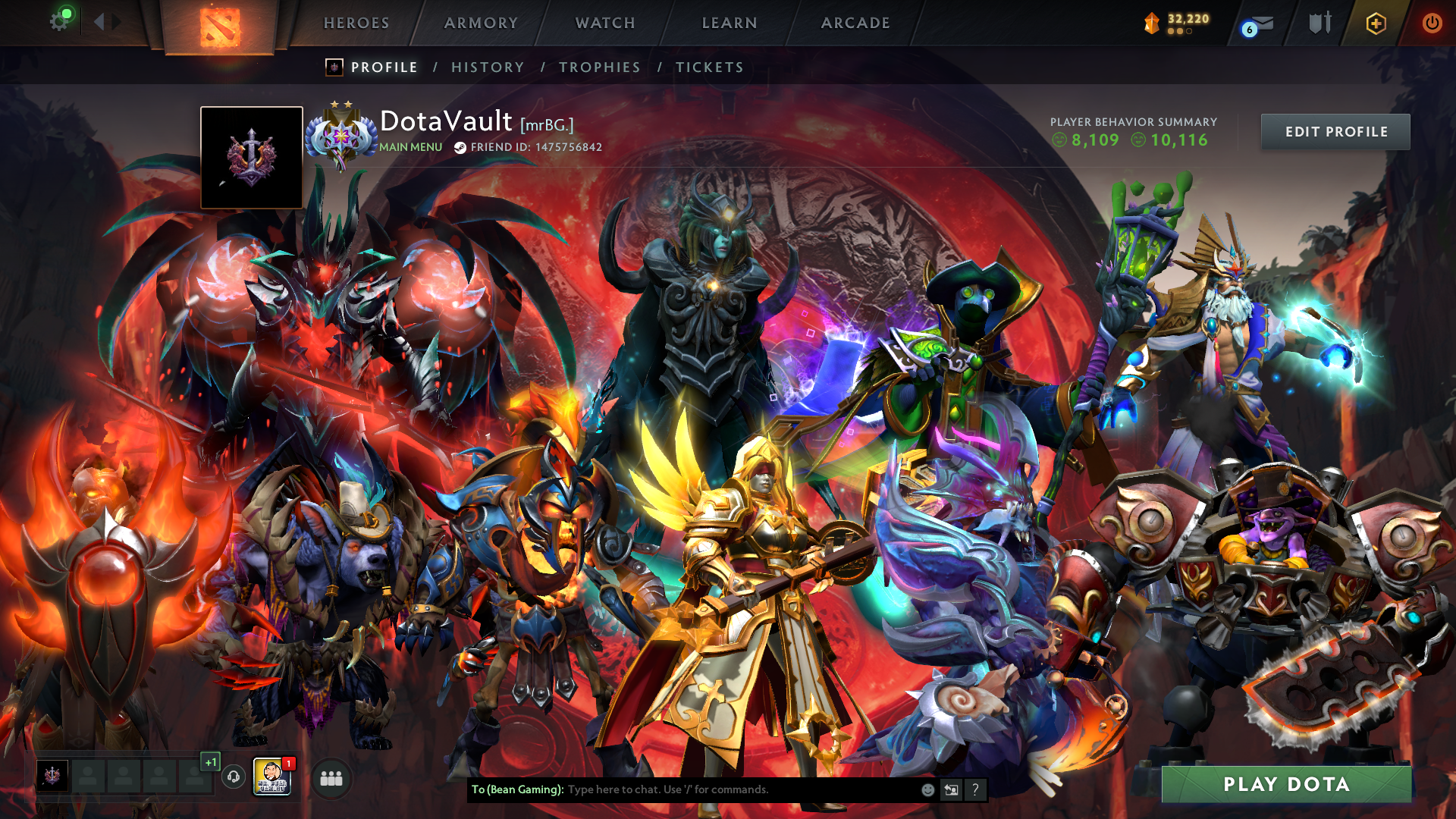
Task: Start matchmaking with Play Dota
Action: [x=1286, y=784]
